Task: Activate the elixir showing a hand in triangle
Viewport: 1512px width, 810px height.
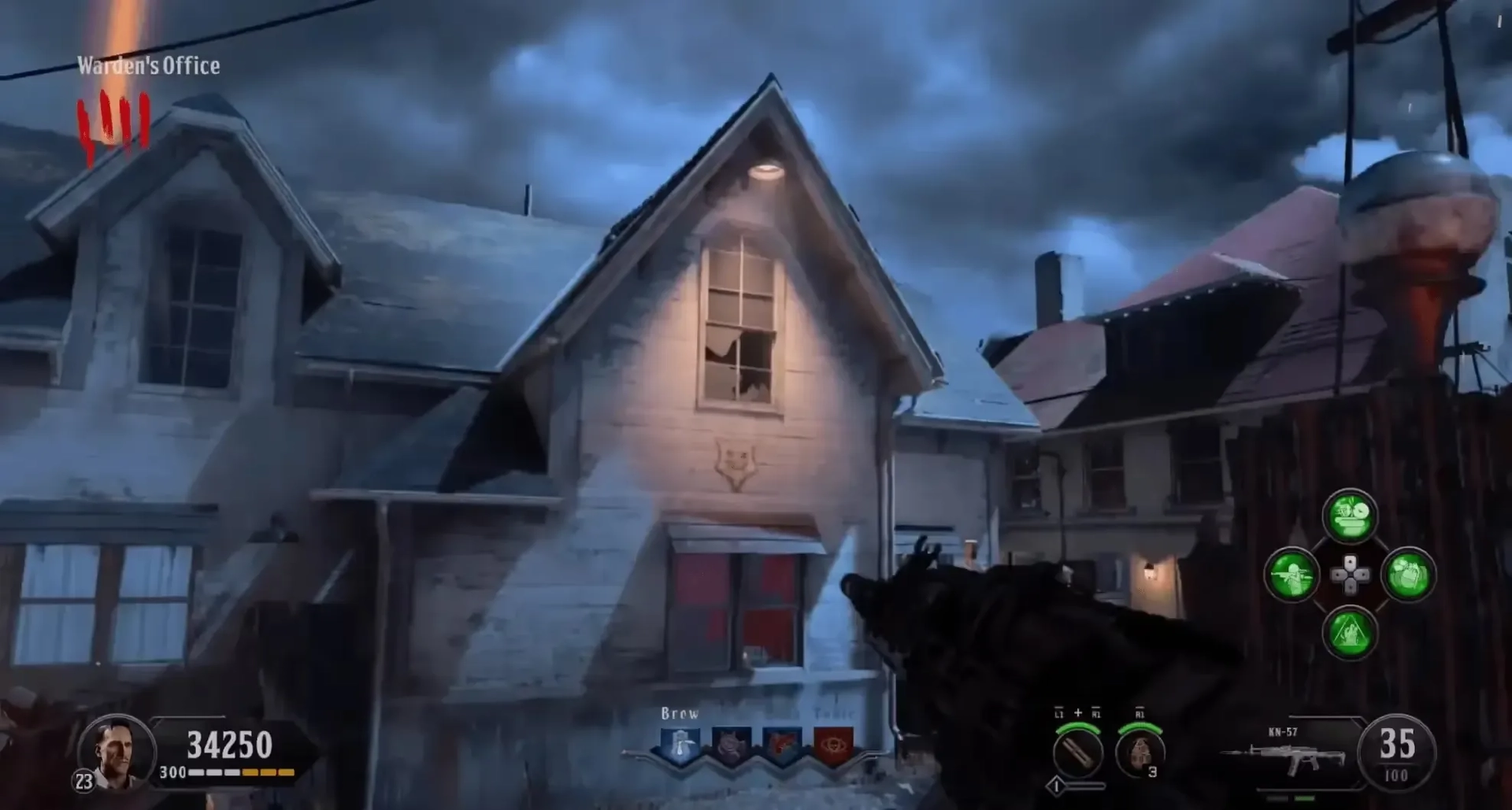Action: (x=1350, y=634)
